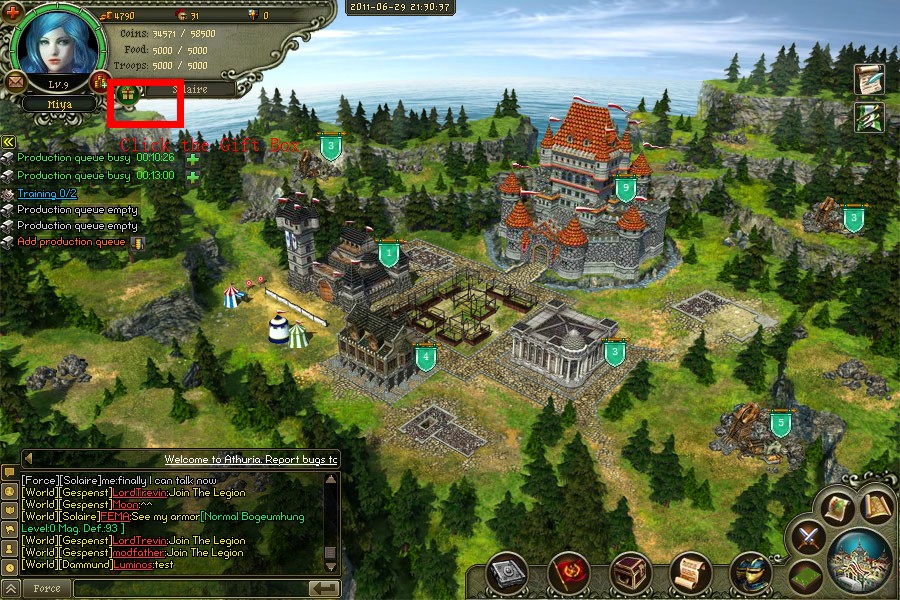Click the red plus button above portrait

pos(13,12)
